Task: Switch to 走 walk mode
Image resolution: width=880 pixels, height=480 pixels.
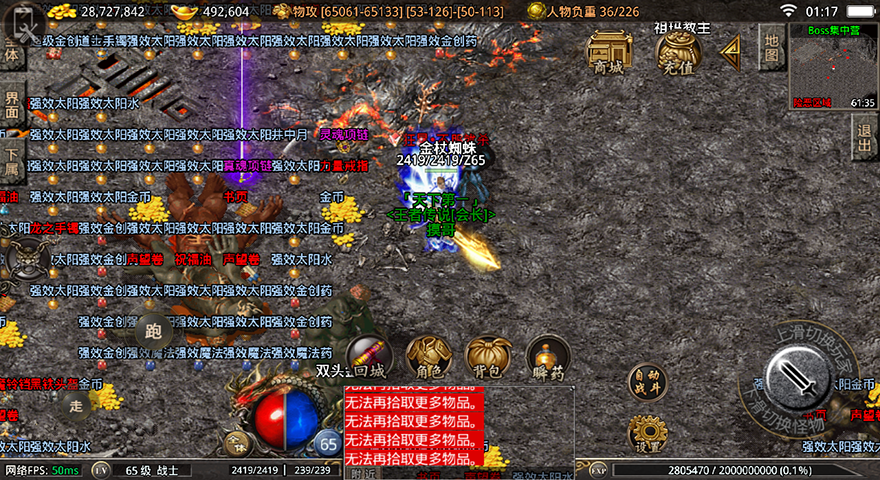Action: coord(76,405)
